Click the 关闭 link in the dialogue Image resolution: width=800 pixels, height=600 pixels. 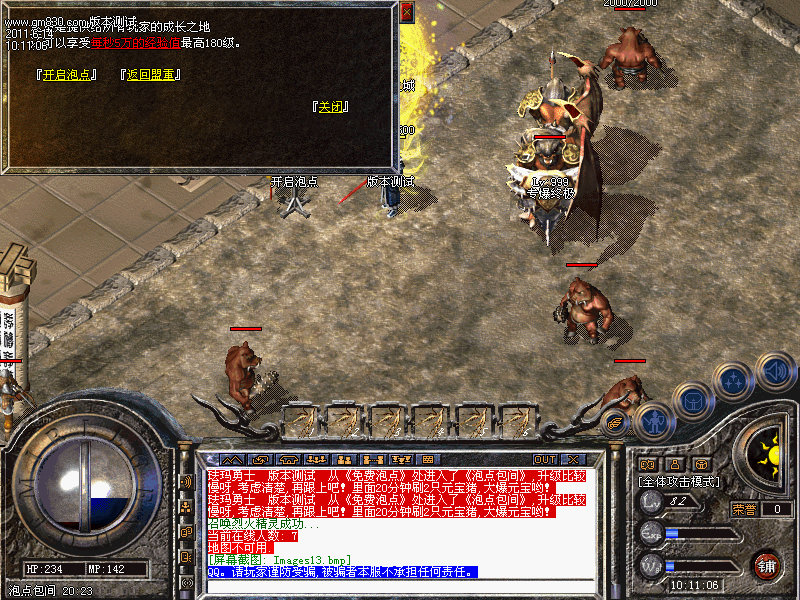click(331, 107)
